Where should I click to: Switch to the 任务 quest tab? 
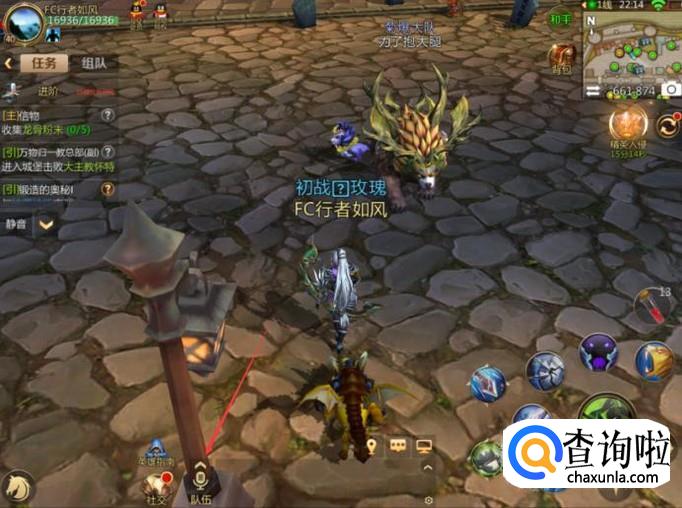coord(44,63)
